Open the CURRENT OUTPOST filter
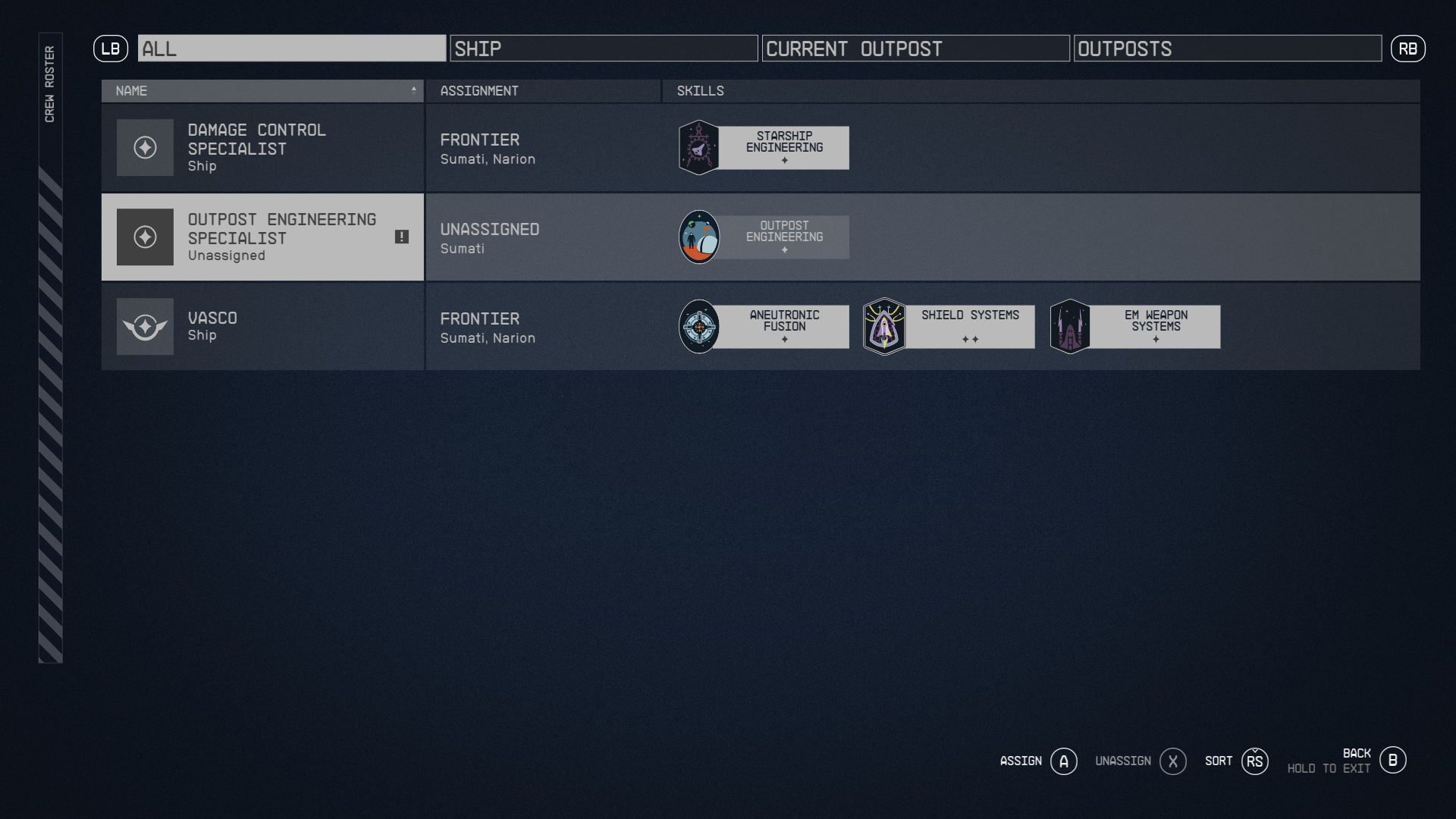 pyautogui.click(x=915, y=49)
